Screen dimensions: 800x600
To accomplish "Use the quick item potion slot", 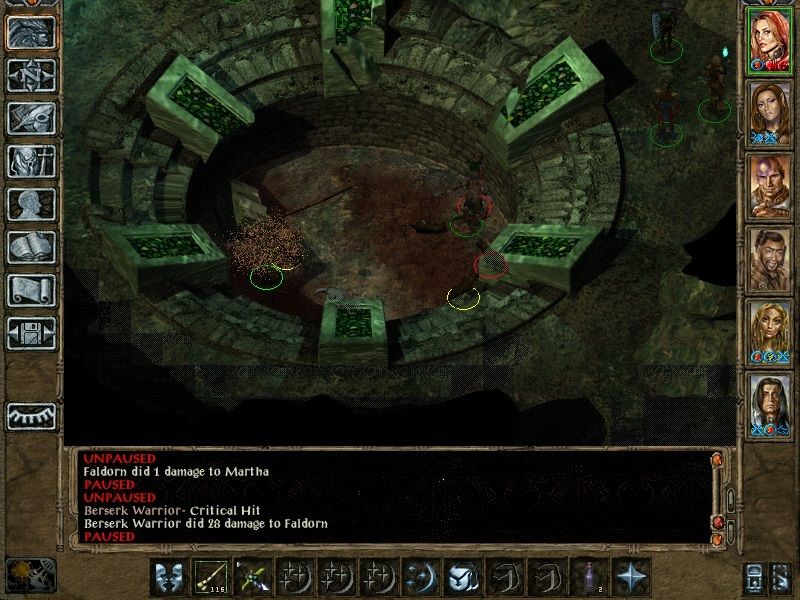I will pos(589,576).
